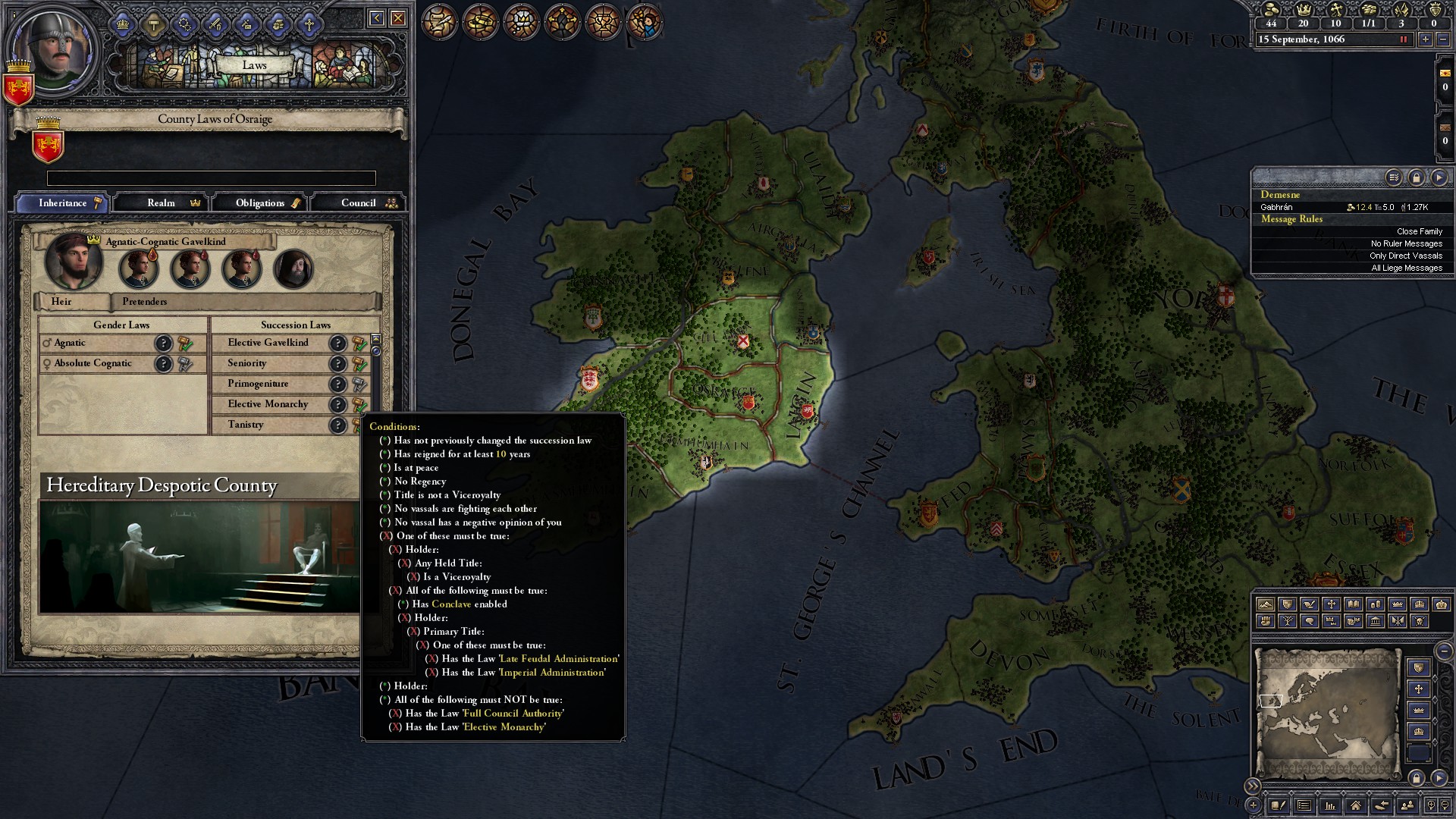Increase game speed with plus button

1426,39
